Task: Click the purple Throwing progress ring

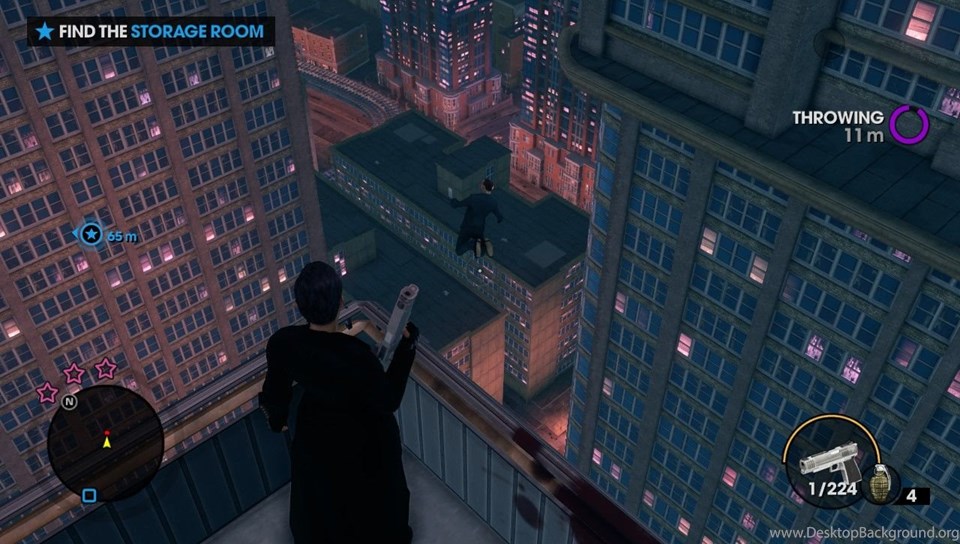Action: (x=909, y=124)
